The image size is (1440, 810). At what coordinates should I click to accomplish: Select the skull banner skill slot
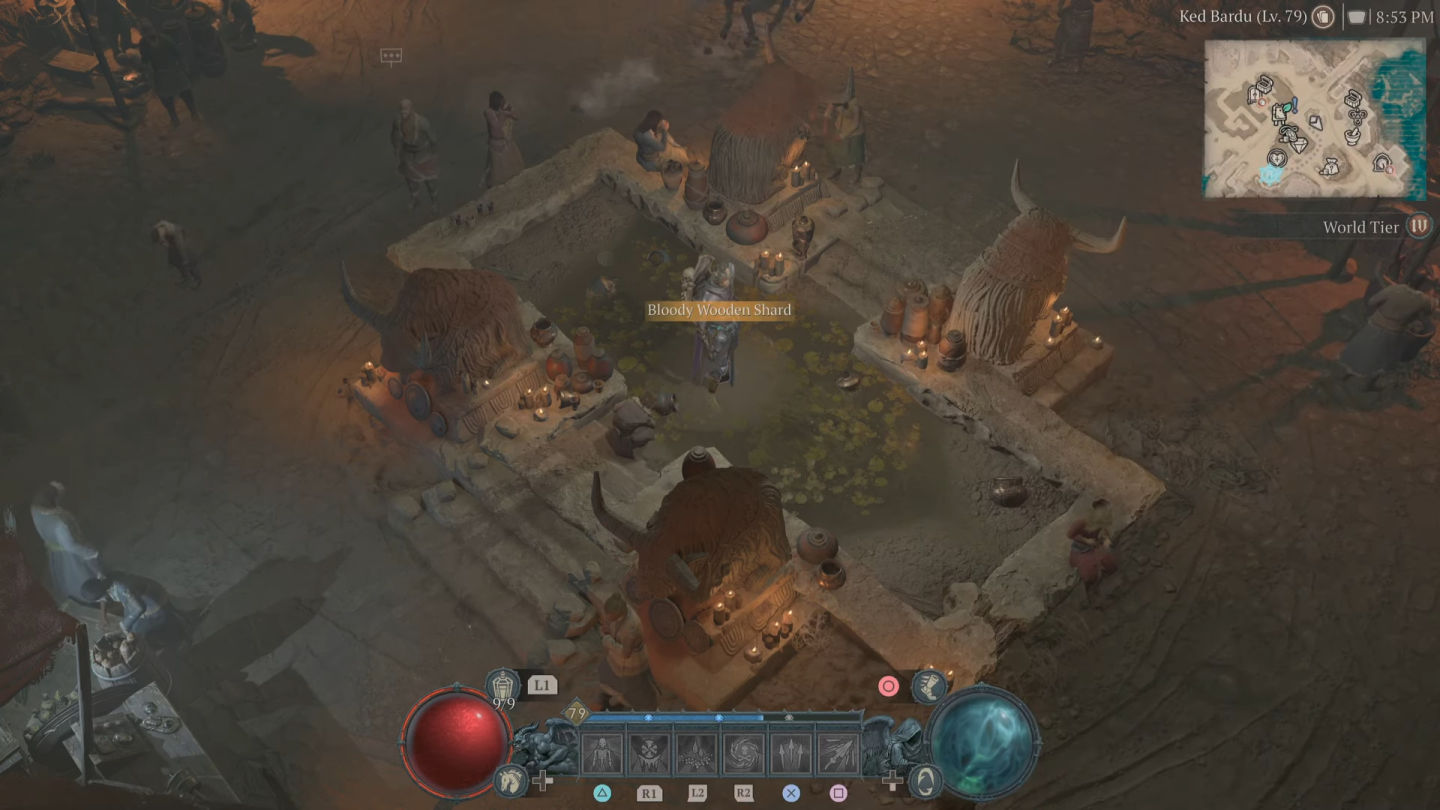[x=650, y=754]
